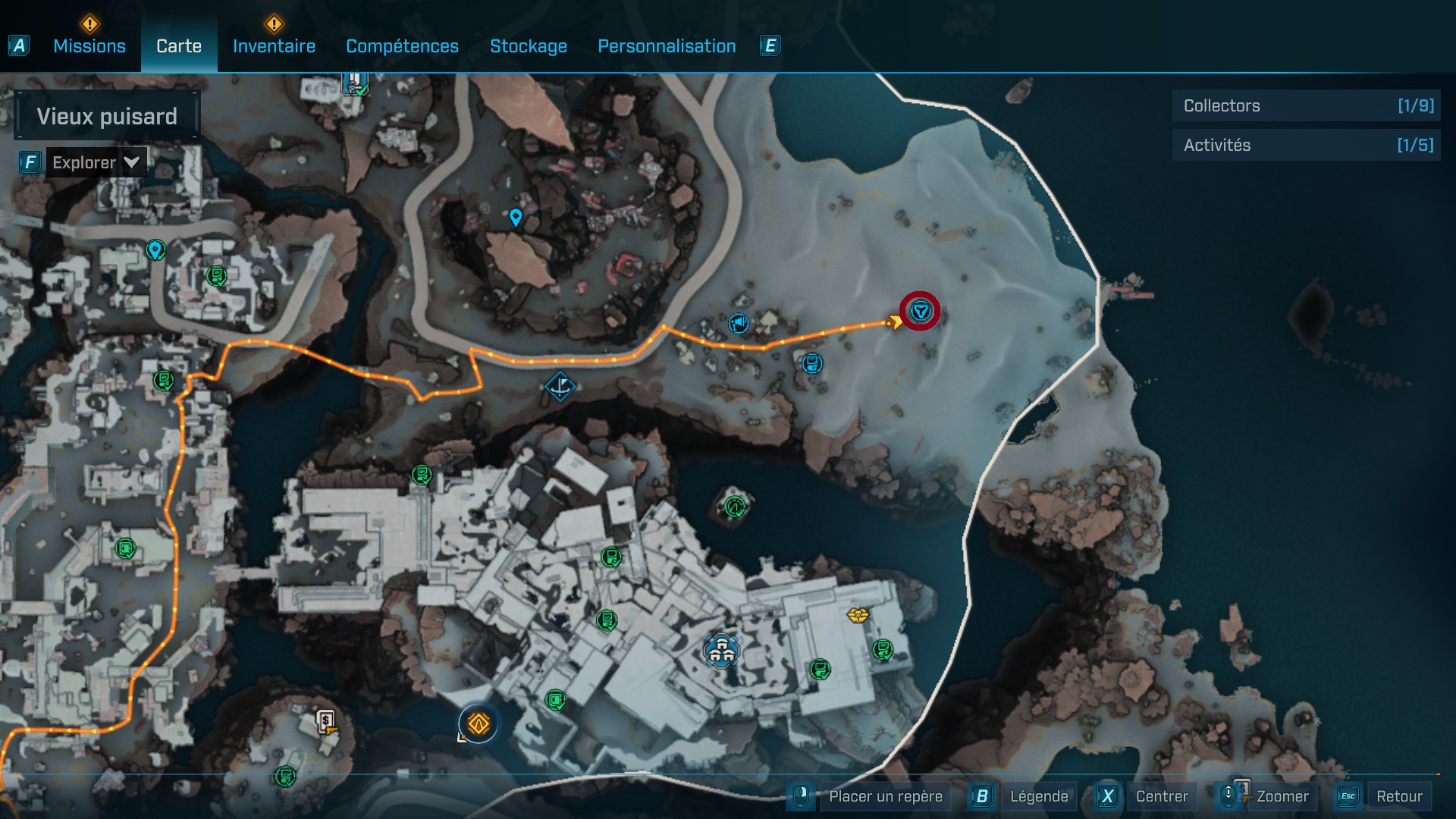
Task: Switch to the Personnalisation tab
Action: [x=667, y=46]
